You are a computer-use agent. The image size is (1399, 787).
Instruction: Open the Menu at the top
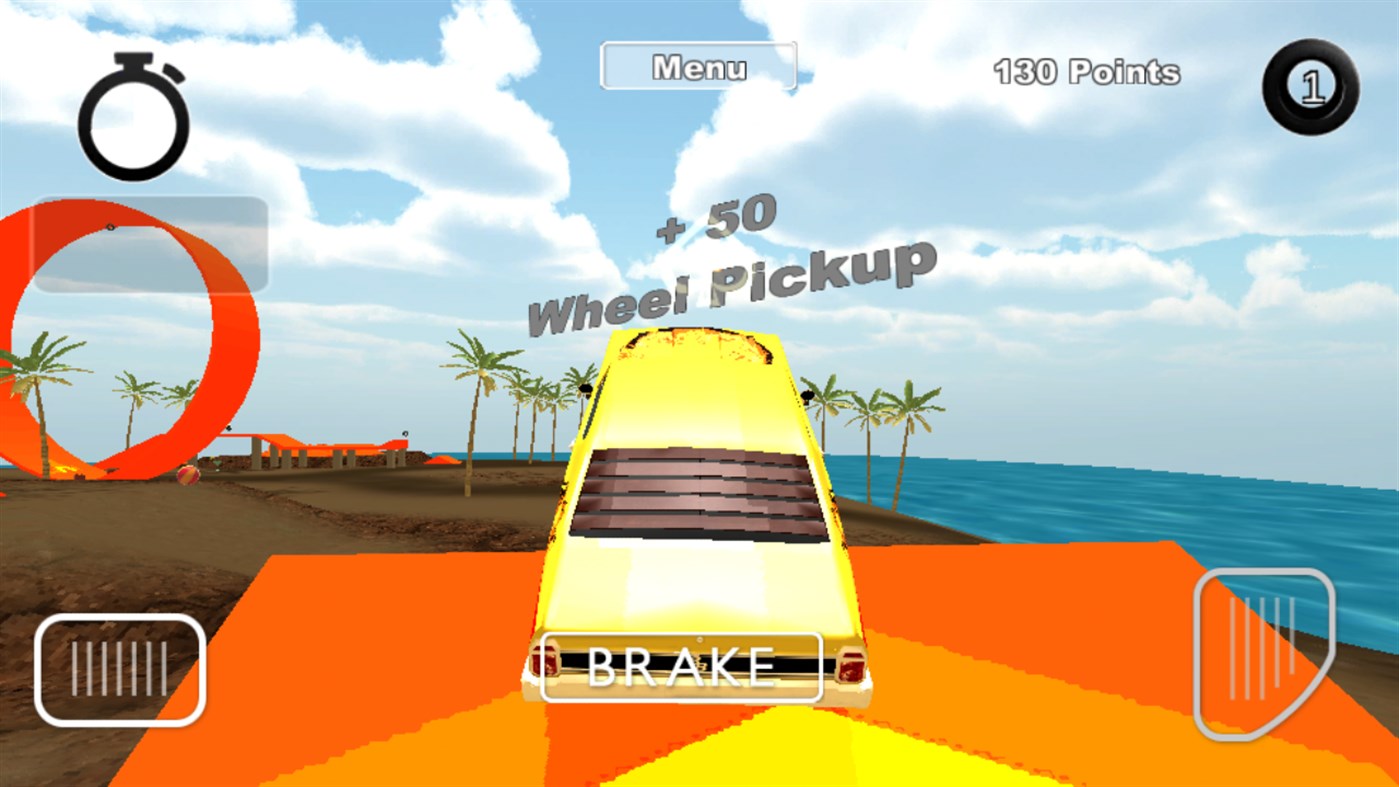[x=698, y=66]
